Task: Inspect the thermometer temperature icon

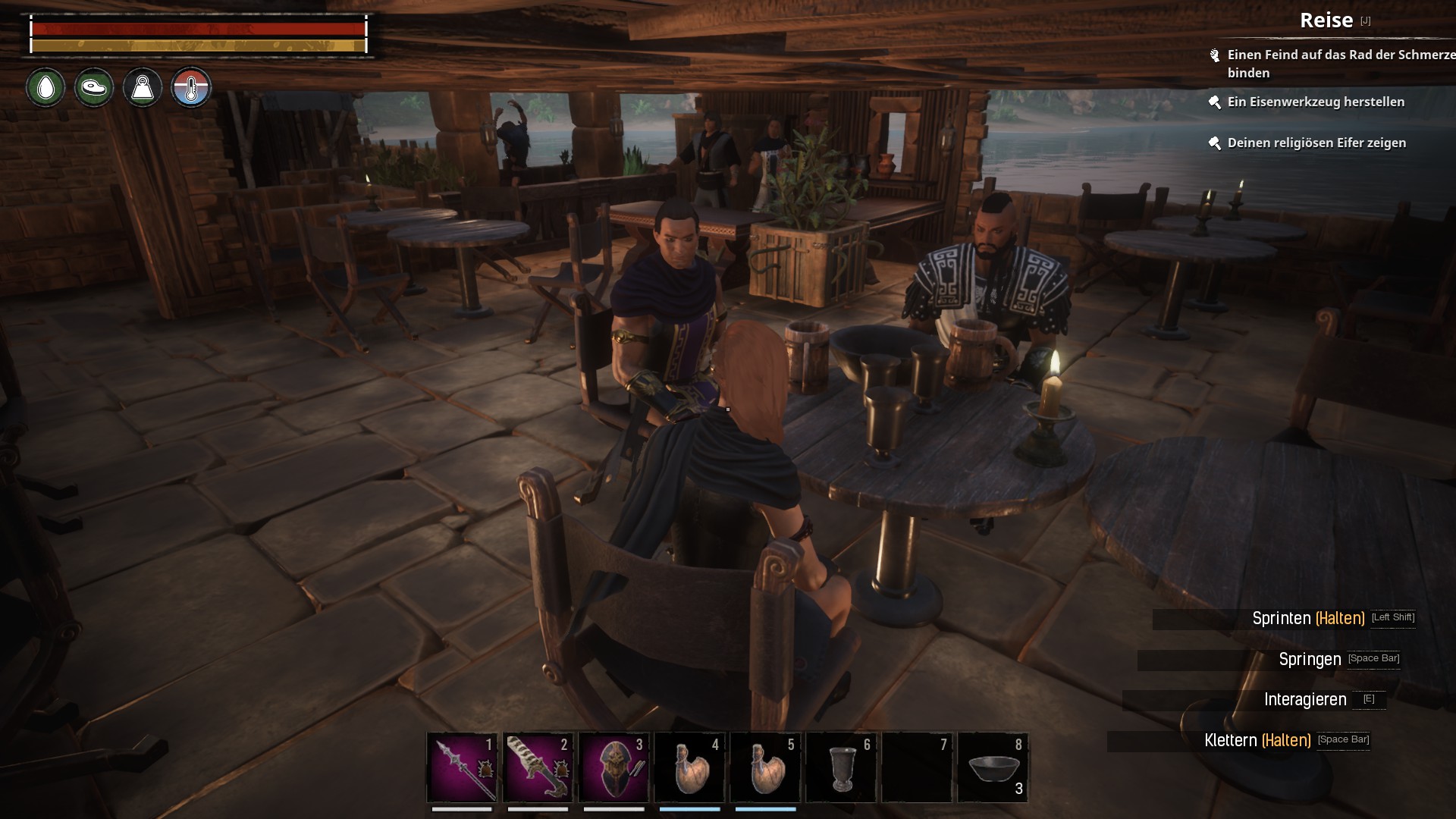Action: [x=191, y=88]
